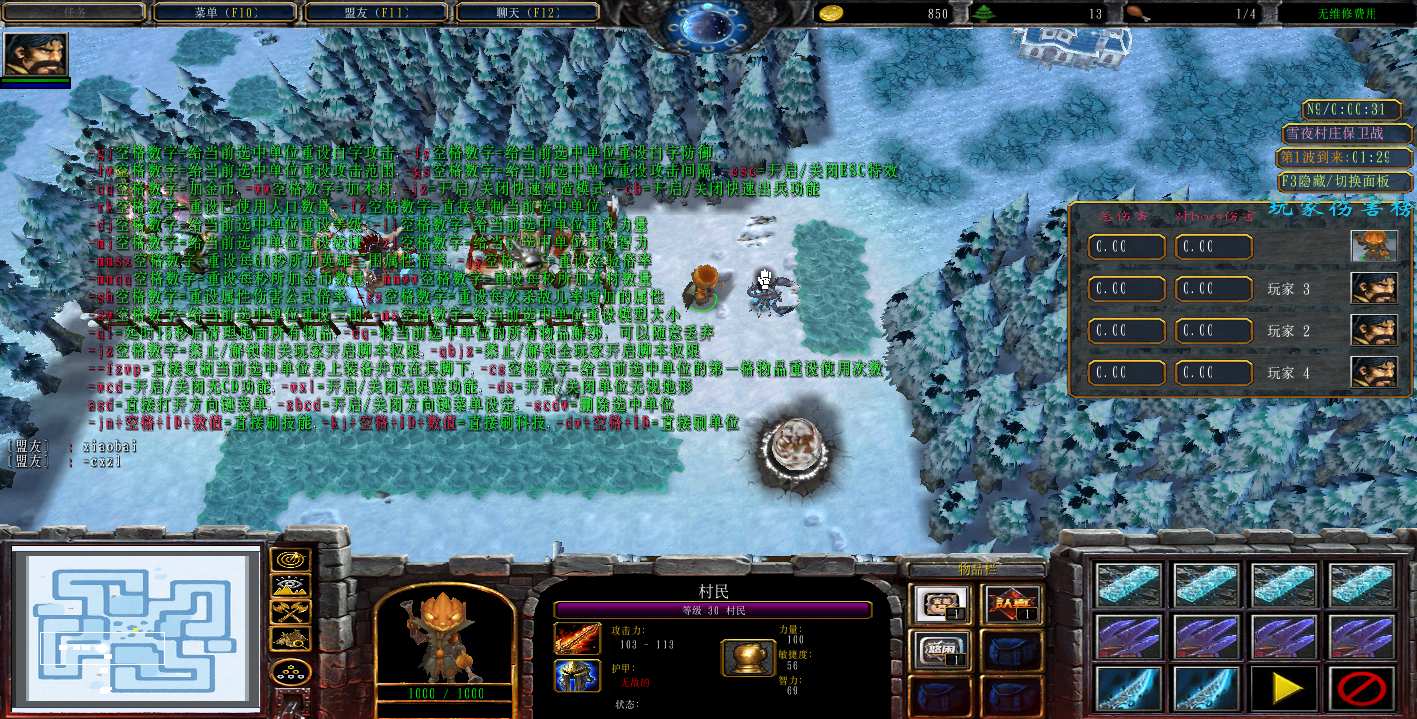
Task: Activate the minimap signal ping button
Action: tap(290, 560)
